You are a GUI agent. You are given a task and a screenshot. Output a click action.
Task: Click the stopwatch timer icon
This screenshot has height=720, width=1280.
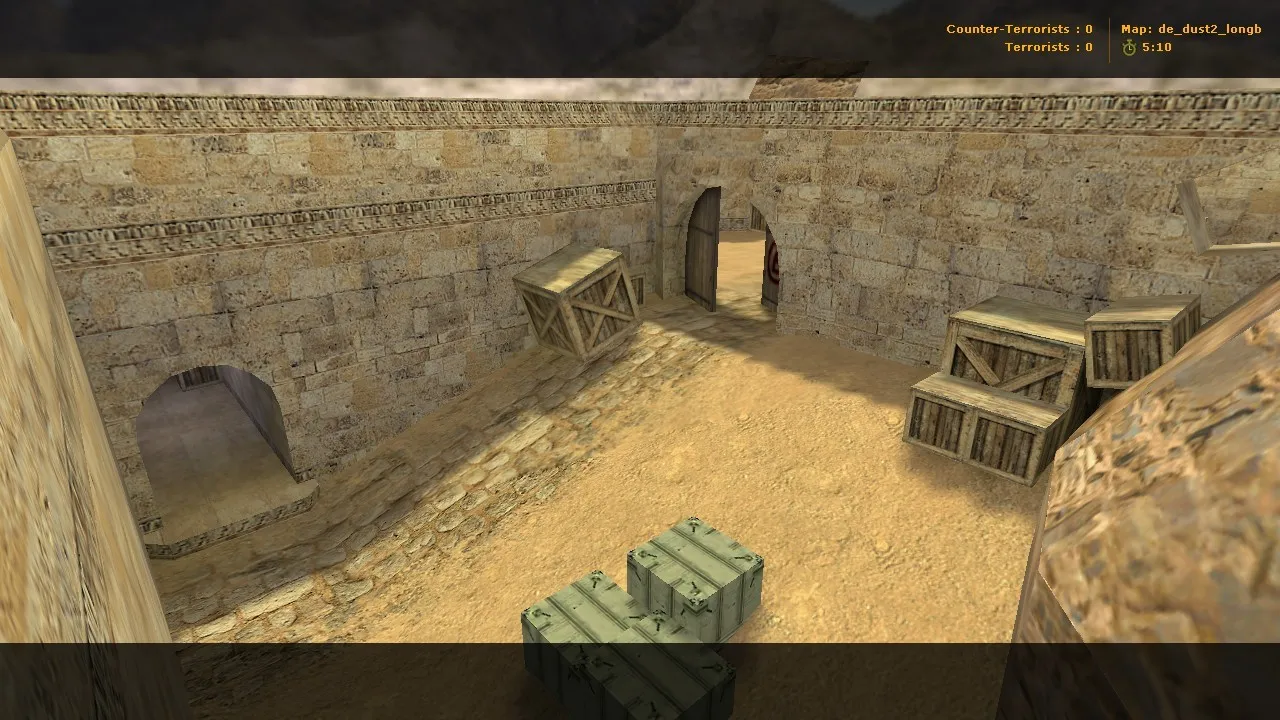point(1129,45)
